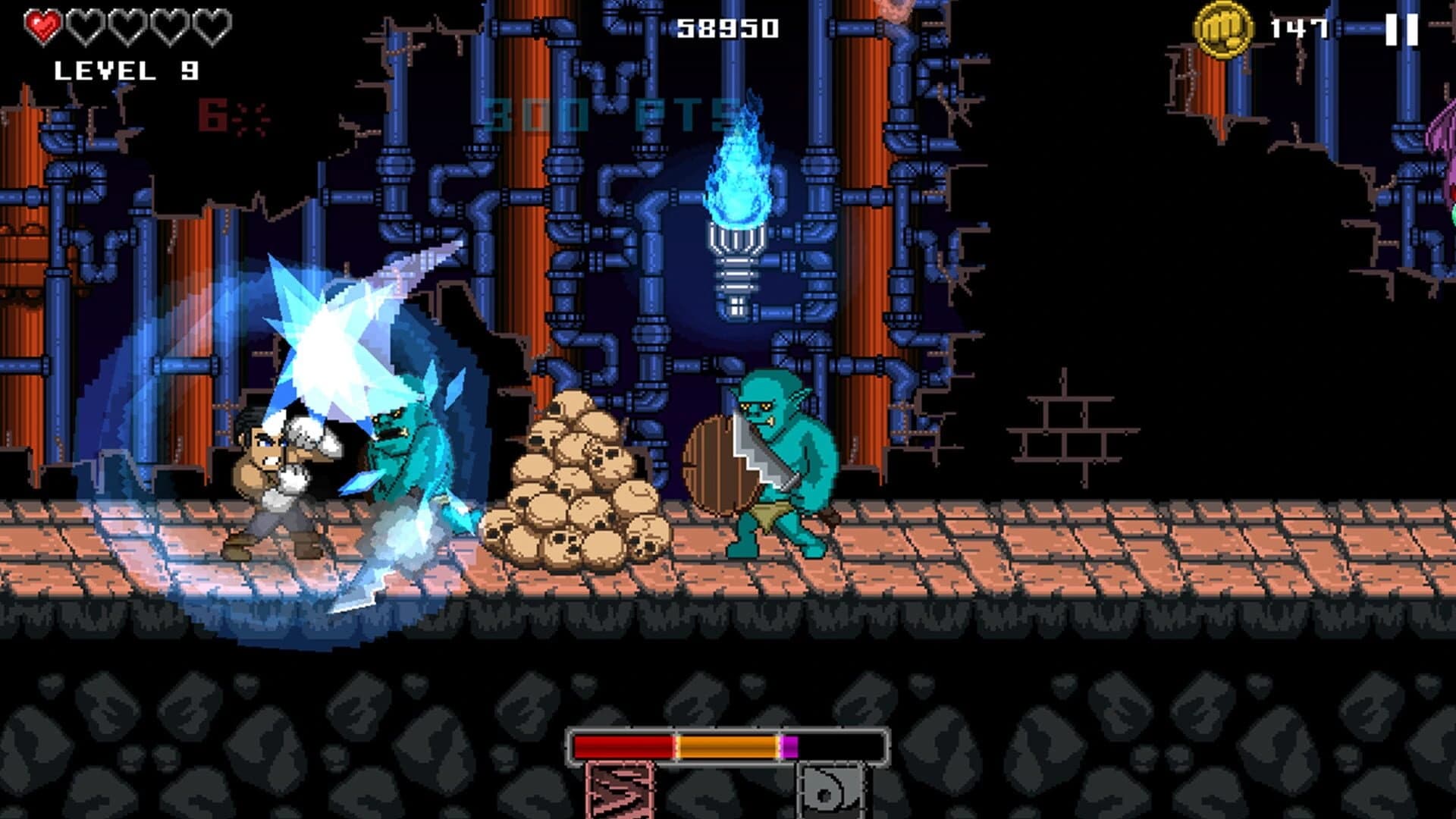
Task: Click the second empty heart outline
Action: pos(86,24)
